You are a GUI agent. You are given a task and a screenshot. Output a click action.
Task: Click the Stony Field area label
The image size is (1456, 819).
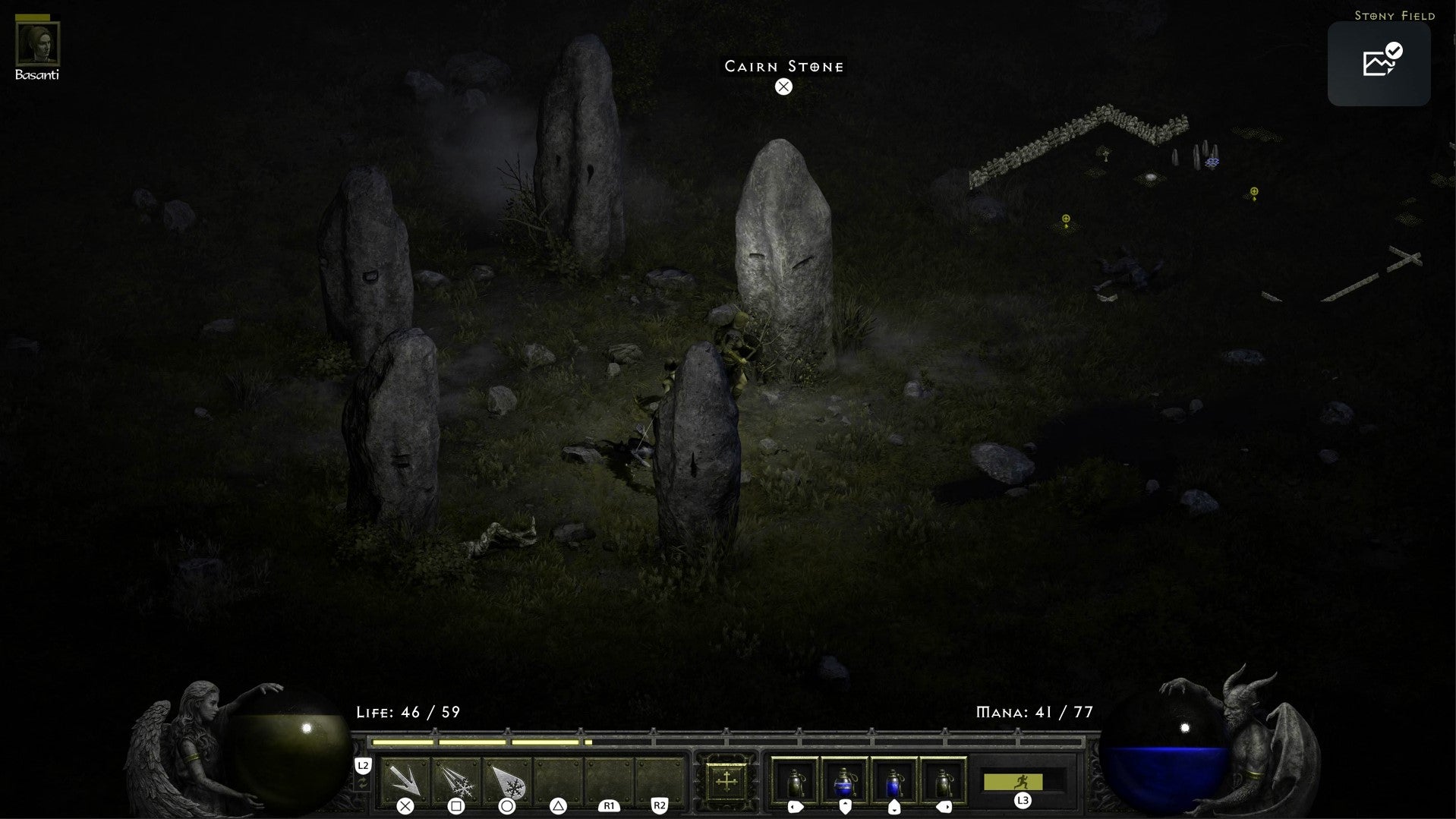(1395, 14)
